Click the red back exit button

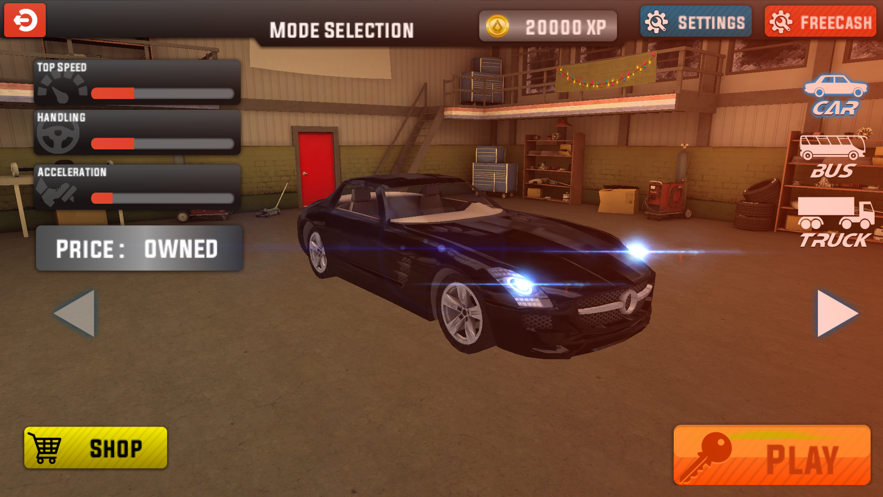click(25, 20)
